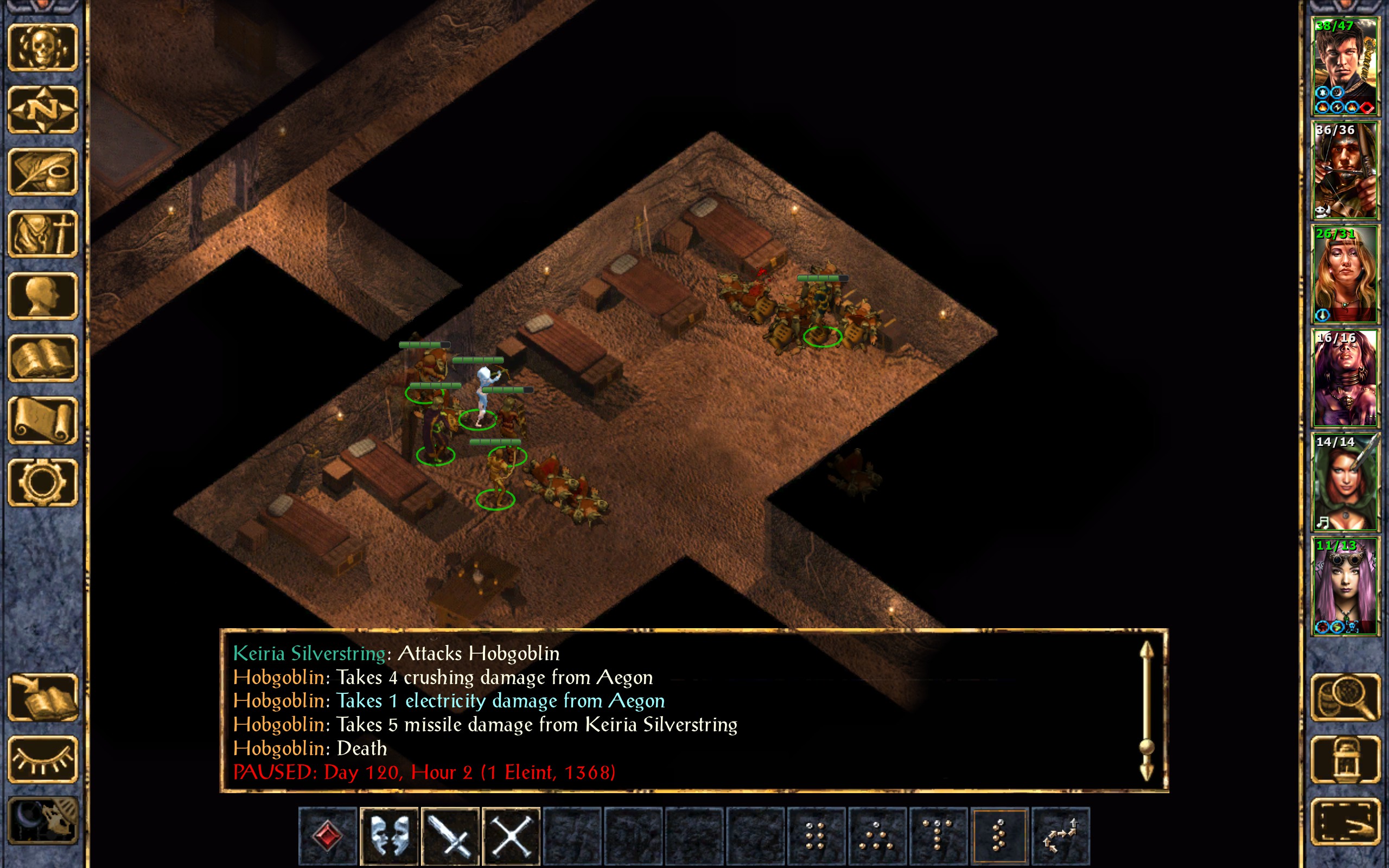Viewport: 1389px width, 868px height.
Task: Open the area map with the compass button
Action: [42, 109]
